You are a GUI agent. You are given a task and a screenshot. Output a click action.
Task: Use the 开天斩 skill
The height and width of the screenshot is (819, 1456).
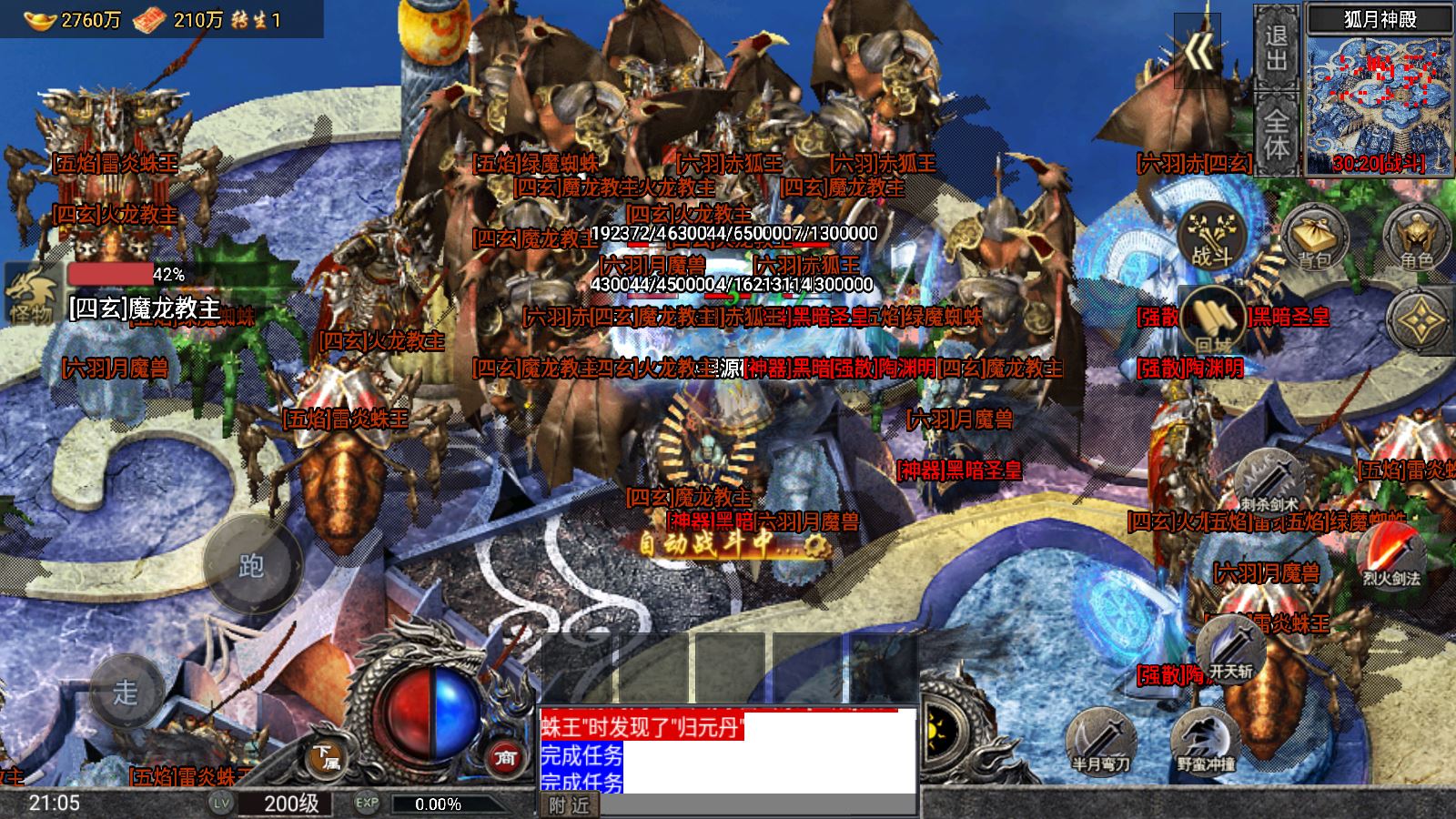point(1230,650)
